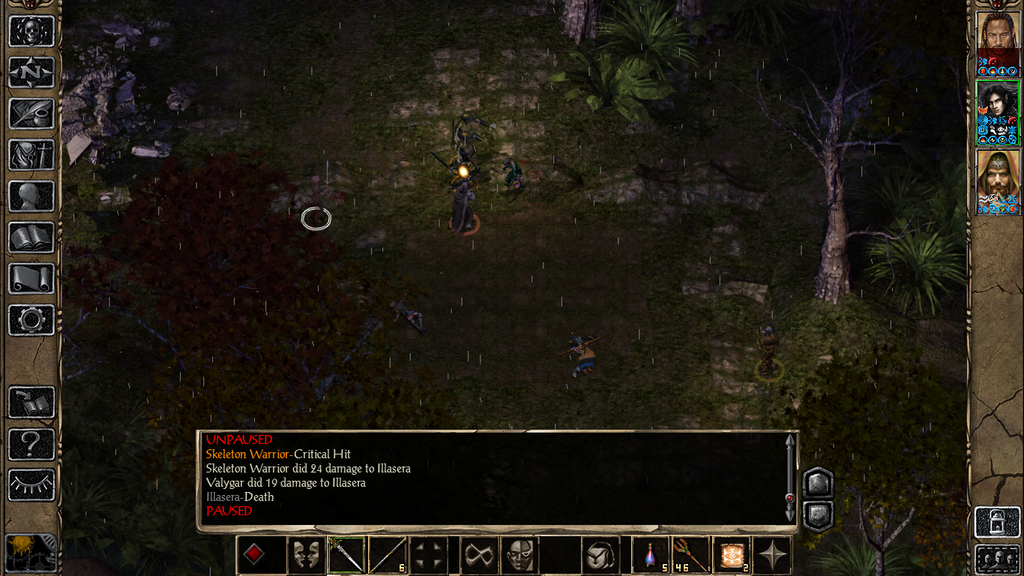The width and height of the screenshot is (1024, 576).
Task: Open game options gear button
Action: [x=31, y=320]
